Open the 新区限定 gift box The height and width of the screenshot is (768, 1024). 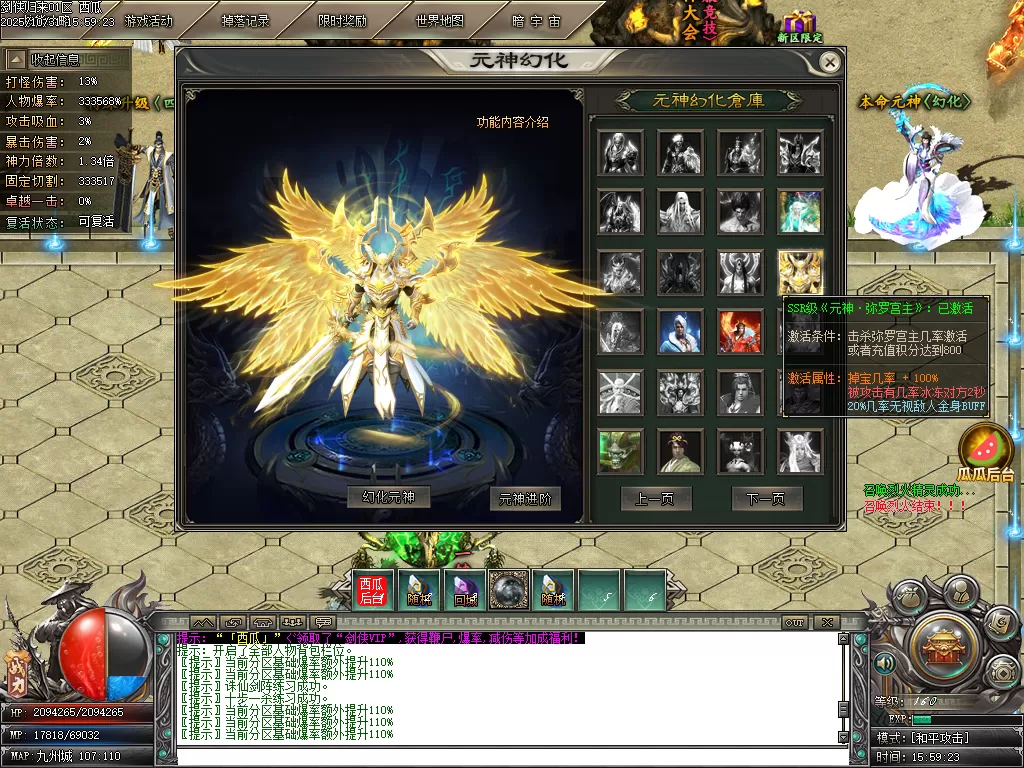coord(799,24)
